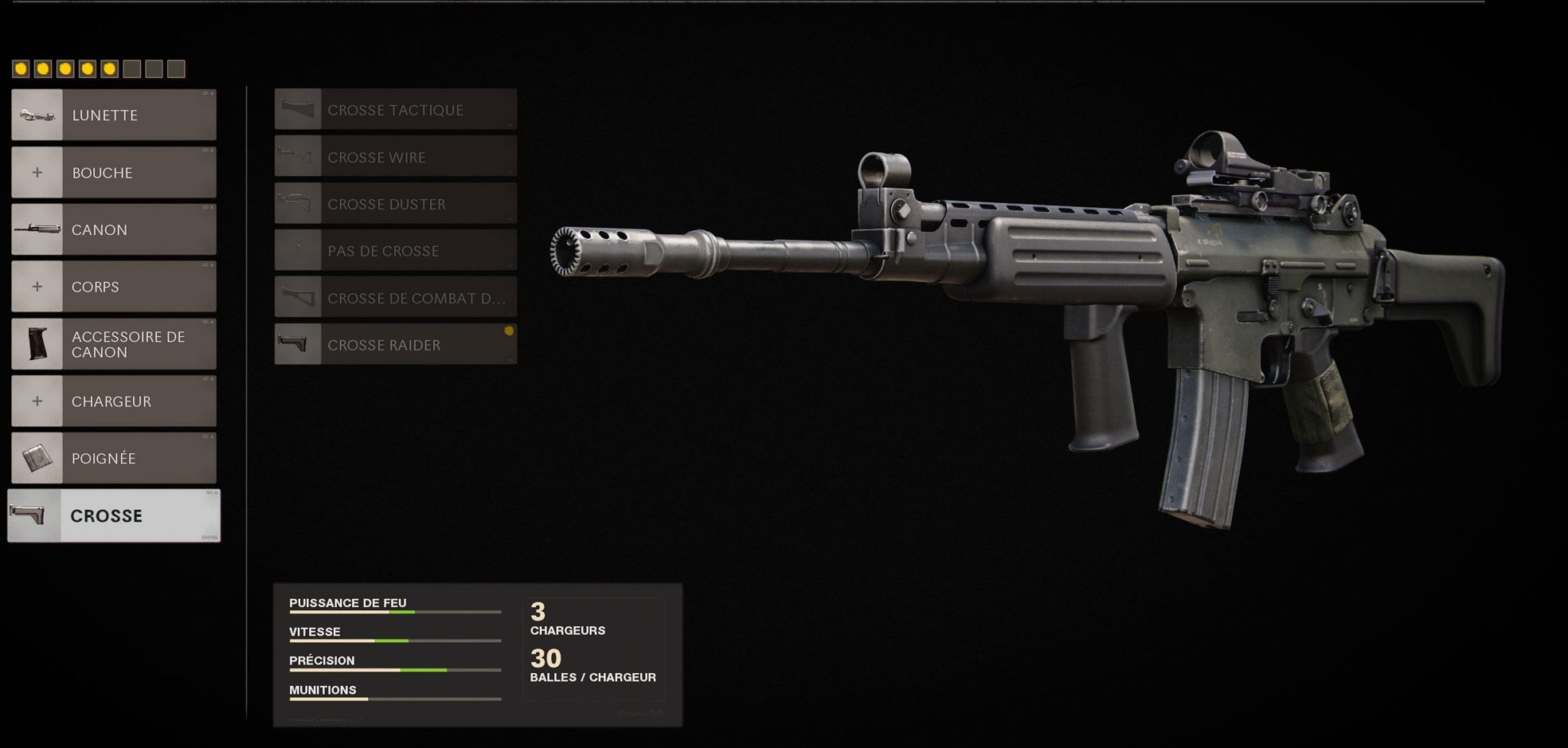This screenshot has width=1568, height=748.
Task: Select the Poignée category
Action: [x=113, y=458]
